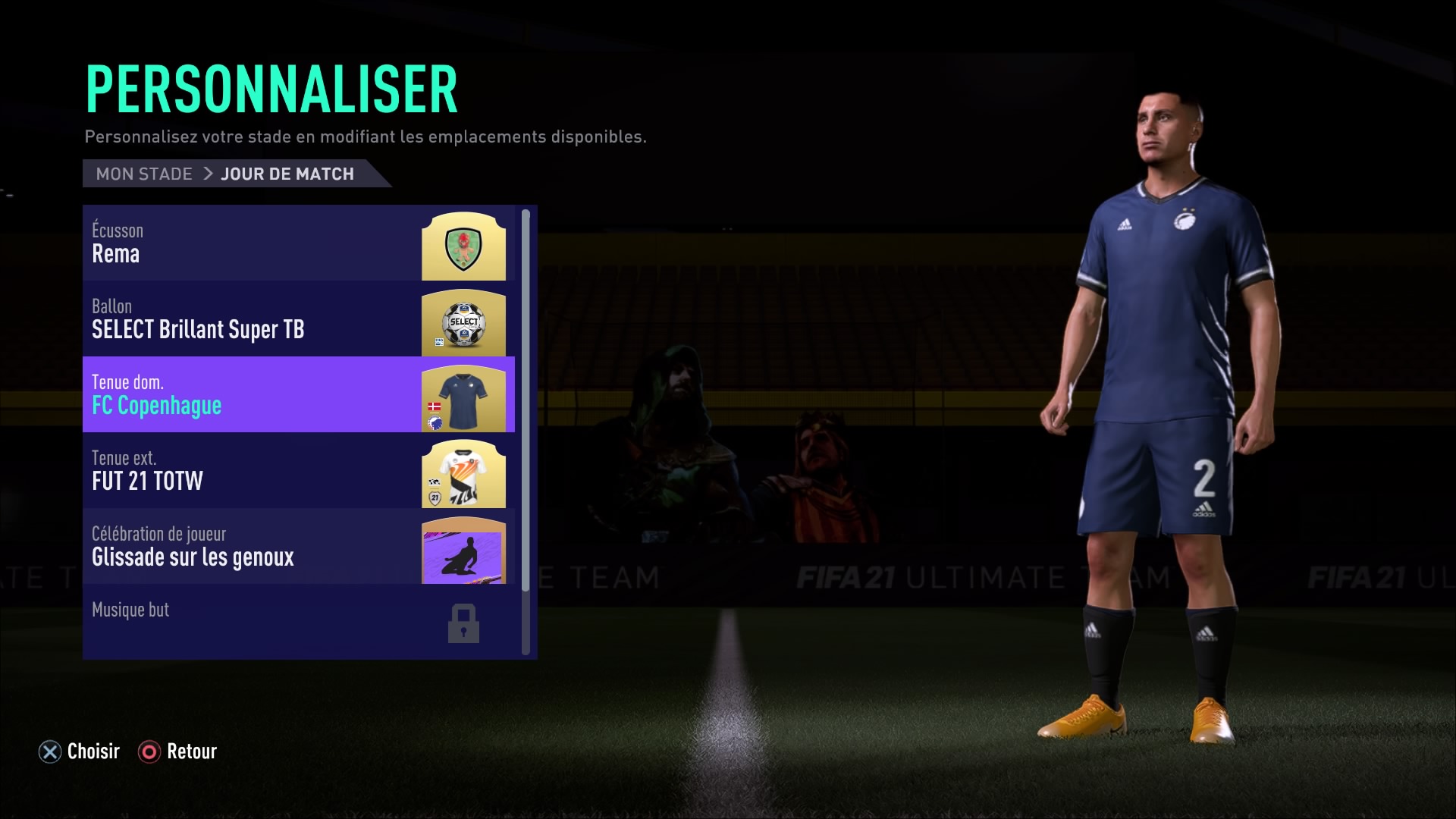Click the padlock icon next to Musique but

[x=463, y=623]
